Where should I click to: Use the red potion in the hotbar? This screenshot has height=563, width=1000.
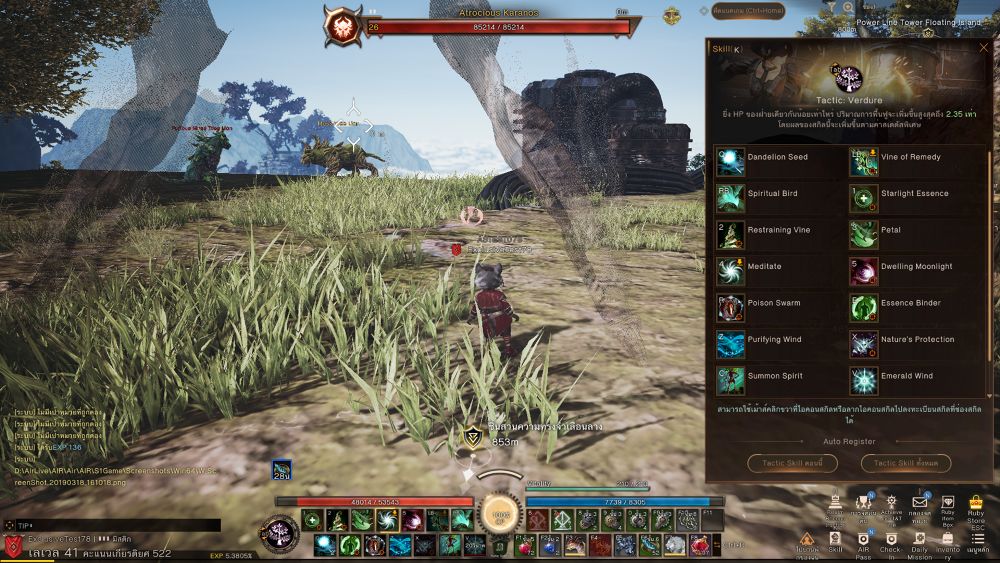click(524, 546)
